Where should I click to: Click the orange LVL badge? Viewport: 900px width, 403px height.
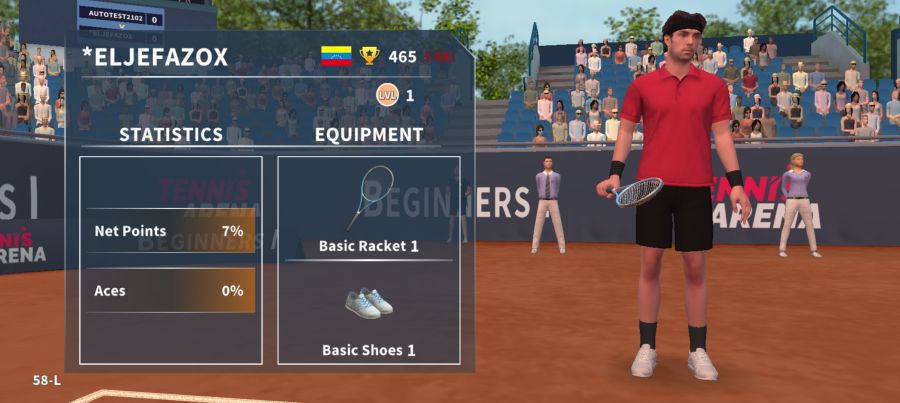pos(386,95)
